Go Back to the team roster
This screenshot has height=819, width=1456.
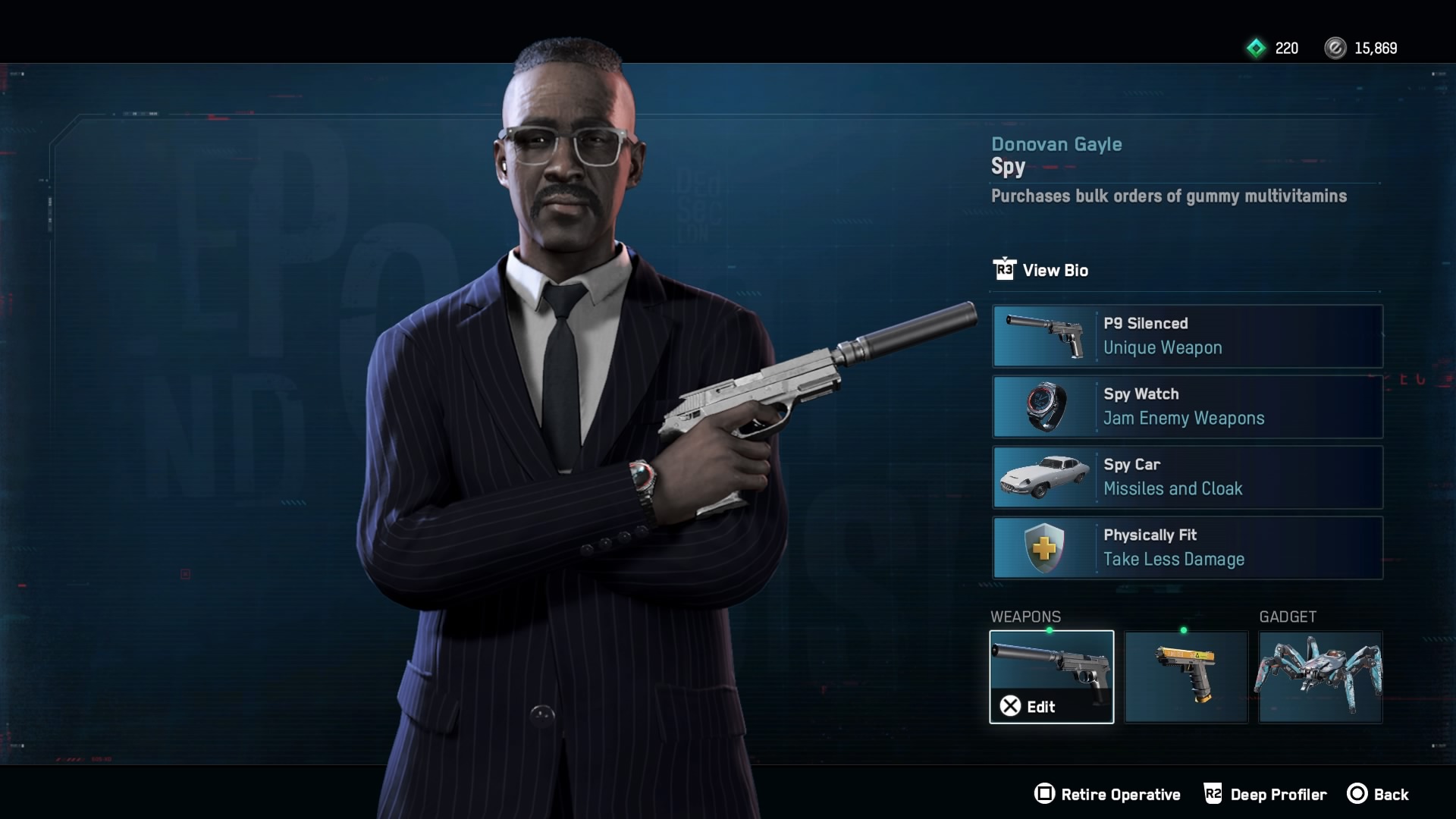pyautogui.click(x=1392, y=794)
